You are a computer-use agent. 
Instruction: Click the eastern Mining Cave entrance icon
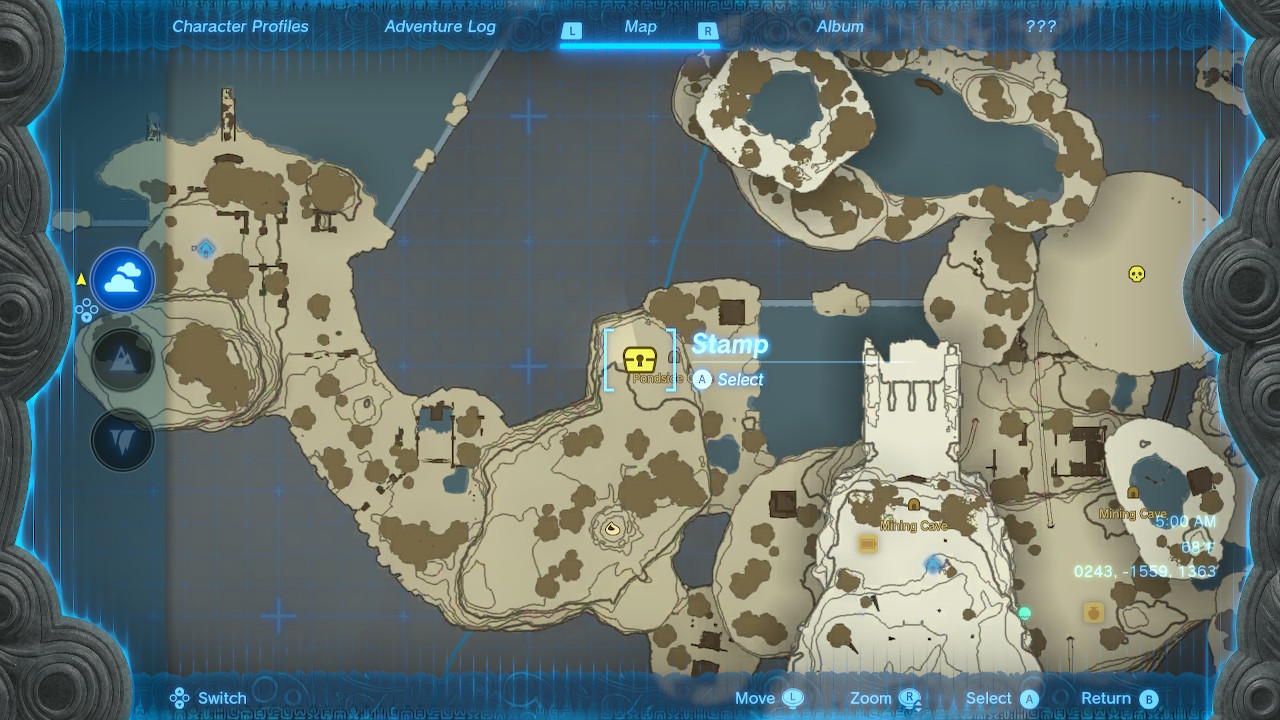(1133, 494)
